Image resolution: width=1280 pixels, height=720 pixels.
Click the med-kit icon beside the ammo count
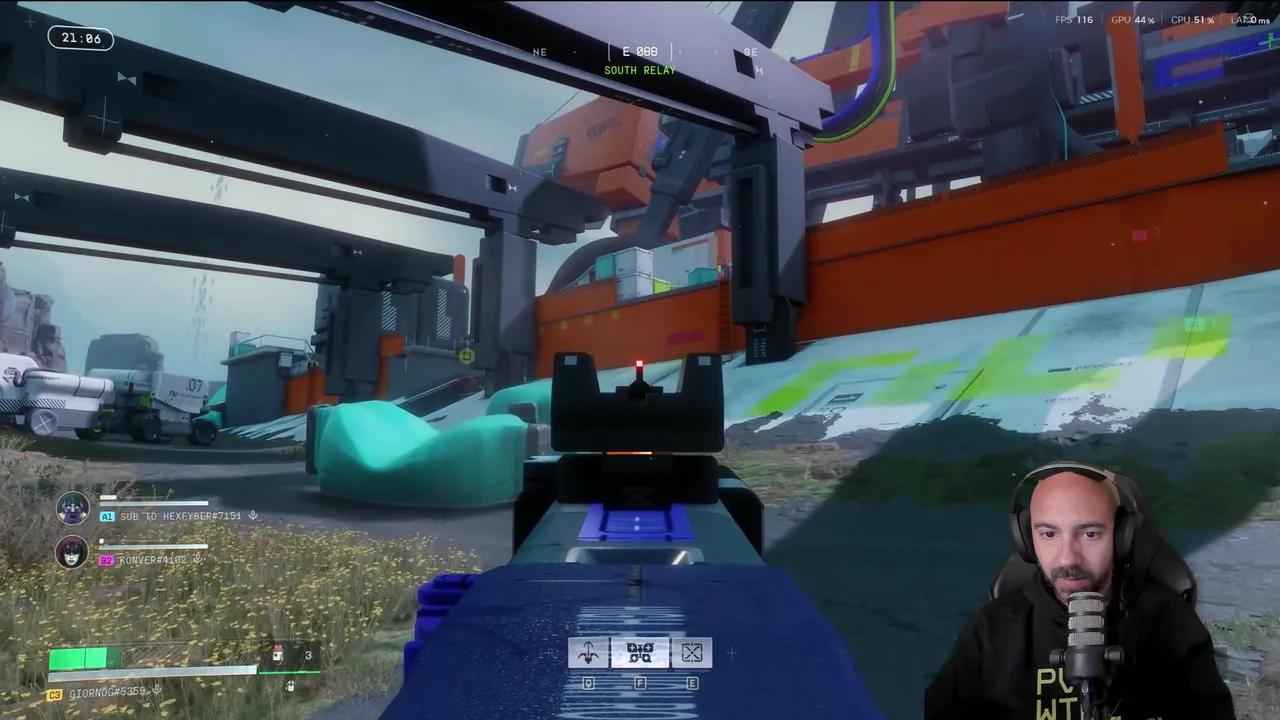(277, 655)
